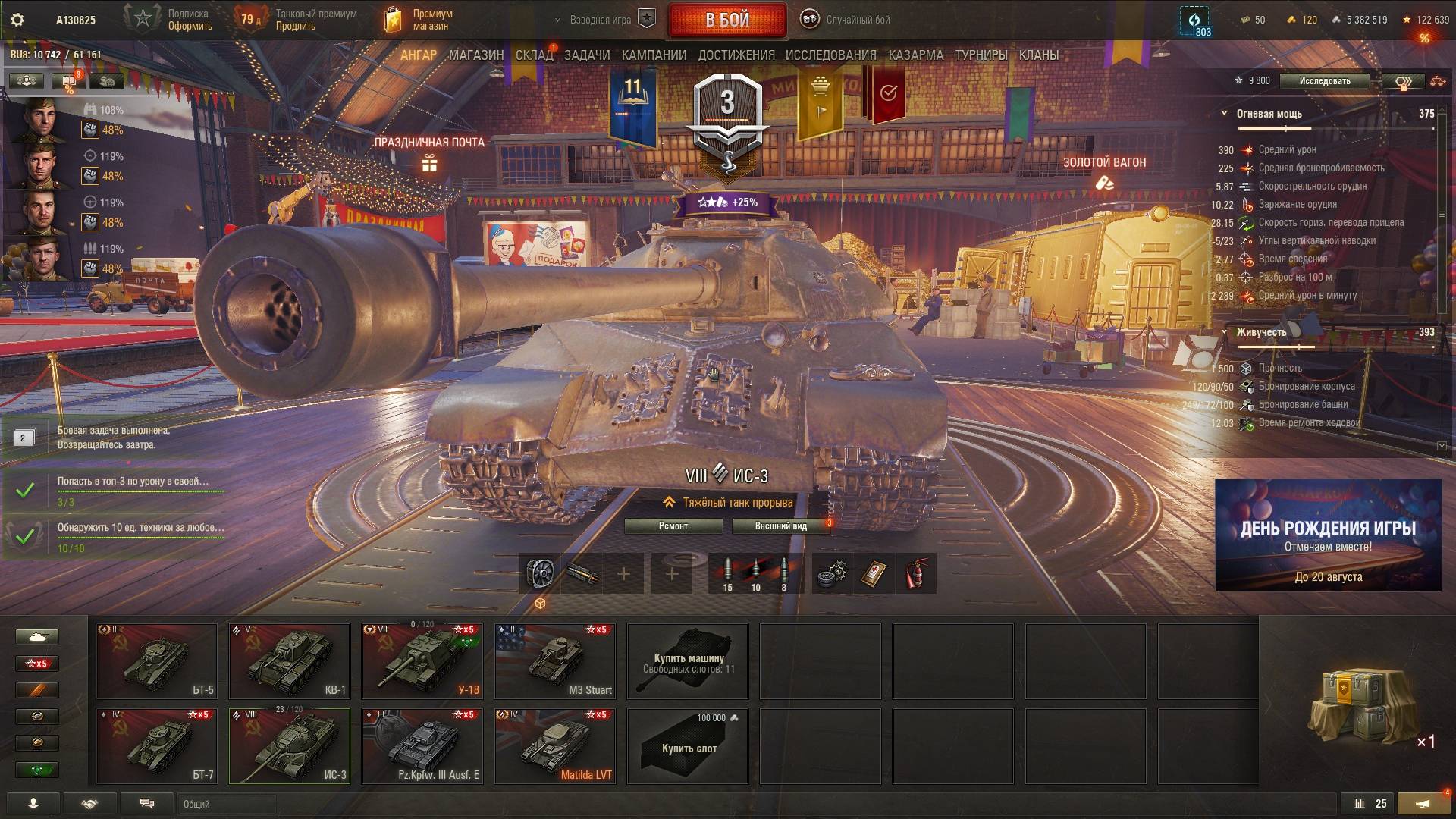Open the День рождения игры event banner
The image size is (1456, 819).
pyautogui.click(x=1328, y=535)
